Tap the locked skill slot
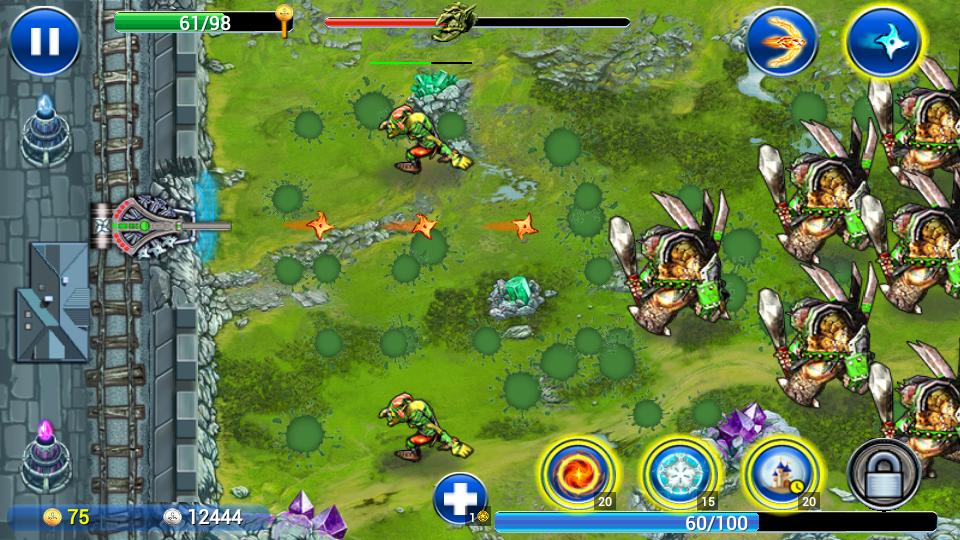The height and width of the screenshot is (540, 960). pyautogui.click(x=884, y=473)
